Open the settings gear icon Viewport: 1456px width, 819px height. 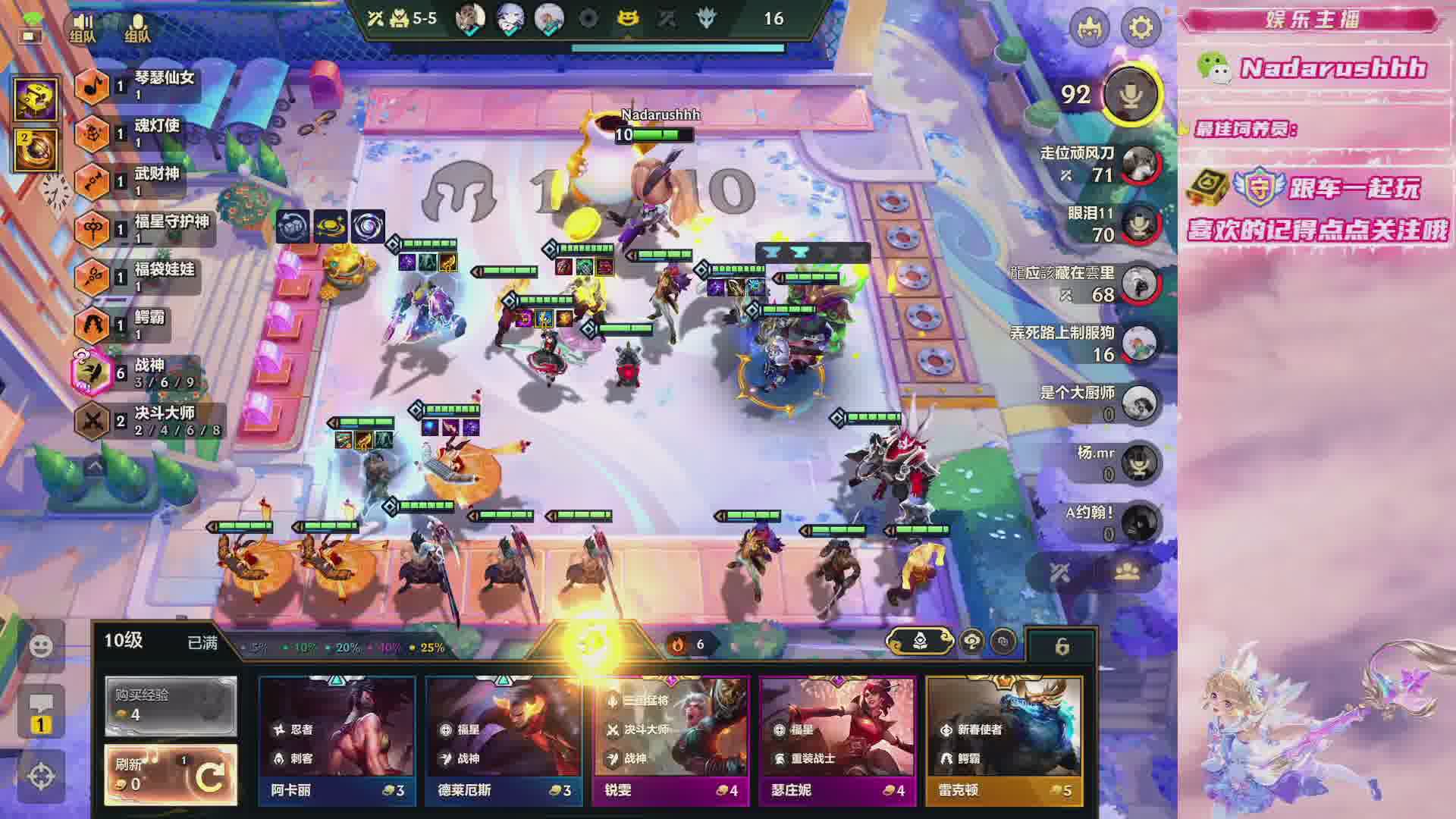[1141, 27]
